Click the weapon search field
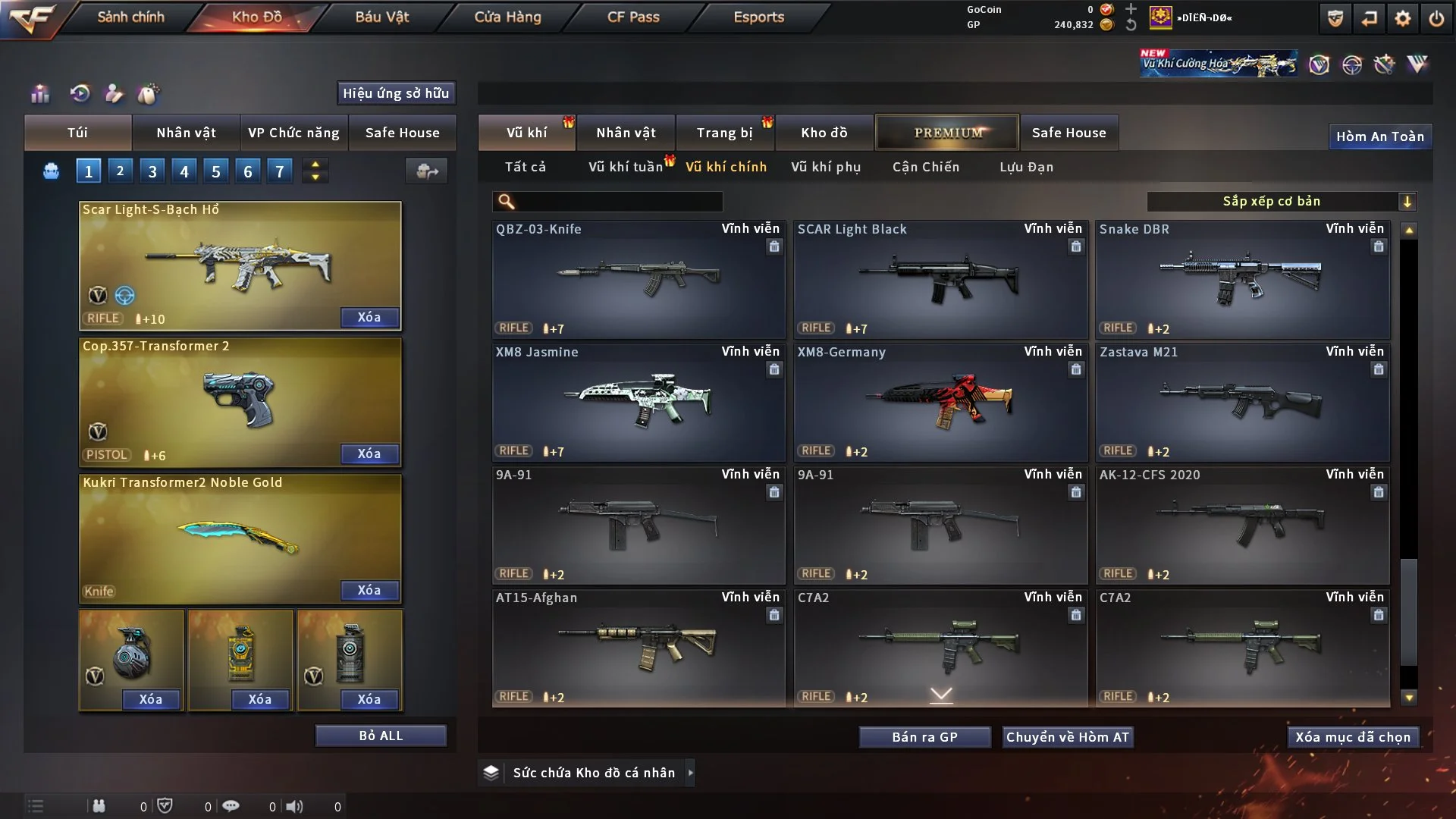The image size is (1456, 819). [x=618, y=202]
